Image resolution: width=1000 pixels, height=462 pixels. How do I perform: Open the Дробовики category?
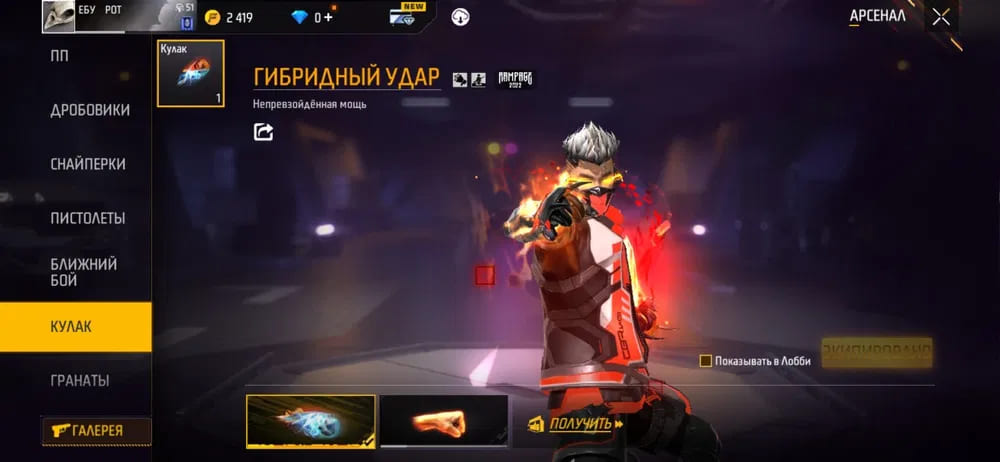pos(90,110)
